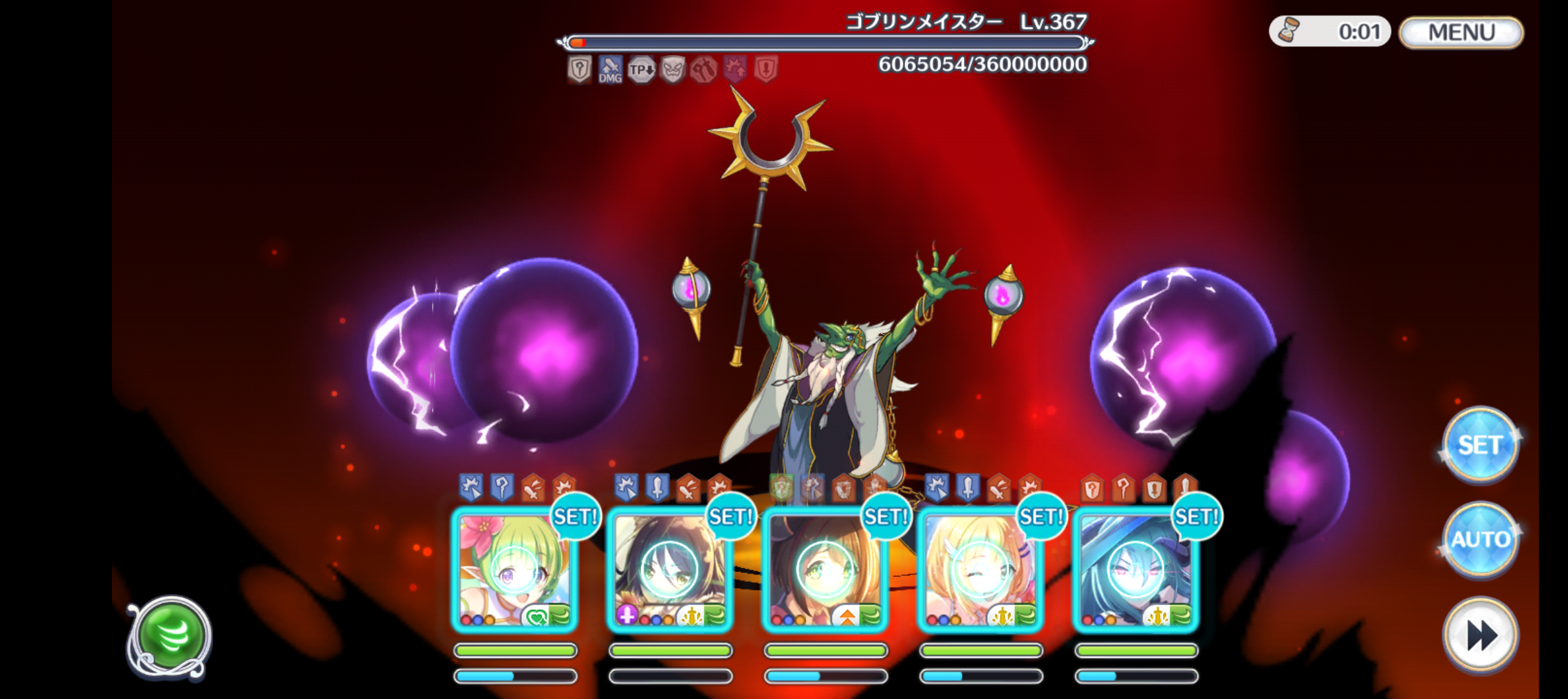This screenshot has width=1568, height=699.
Task: Select the orange-haired girl character portrait
Action: [x=825, y=570]
